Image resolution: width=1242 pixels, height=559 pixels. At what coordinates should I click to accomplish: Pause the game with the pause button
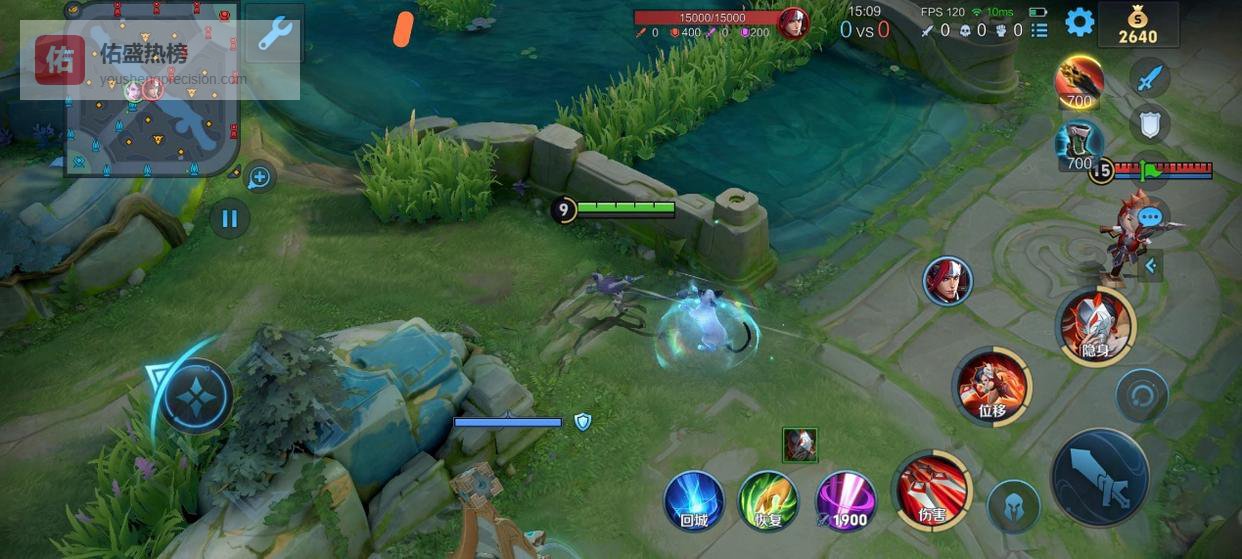click(x=230, y=218)
